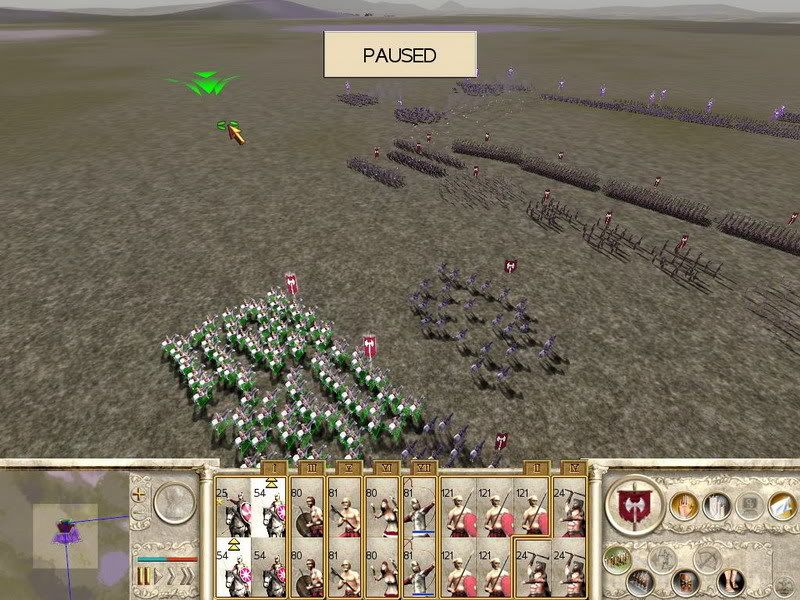Select the general's cavalry card with 25 men

(233, 505)
